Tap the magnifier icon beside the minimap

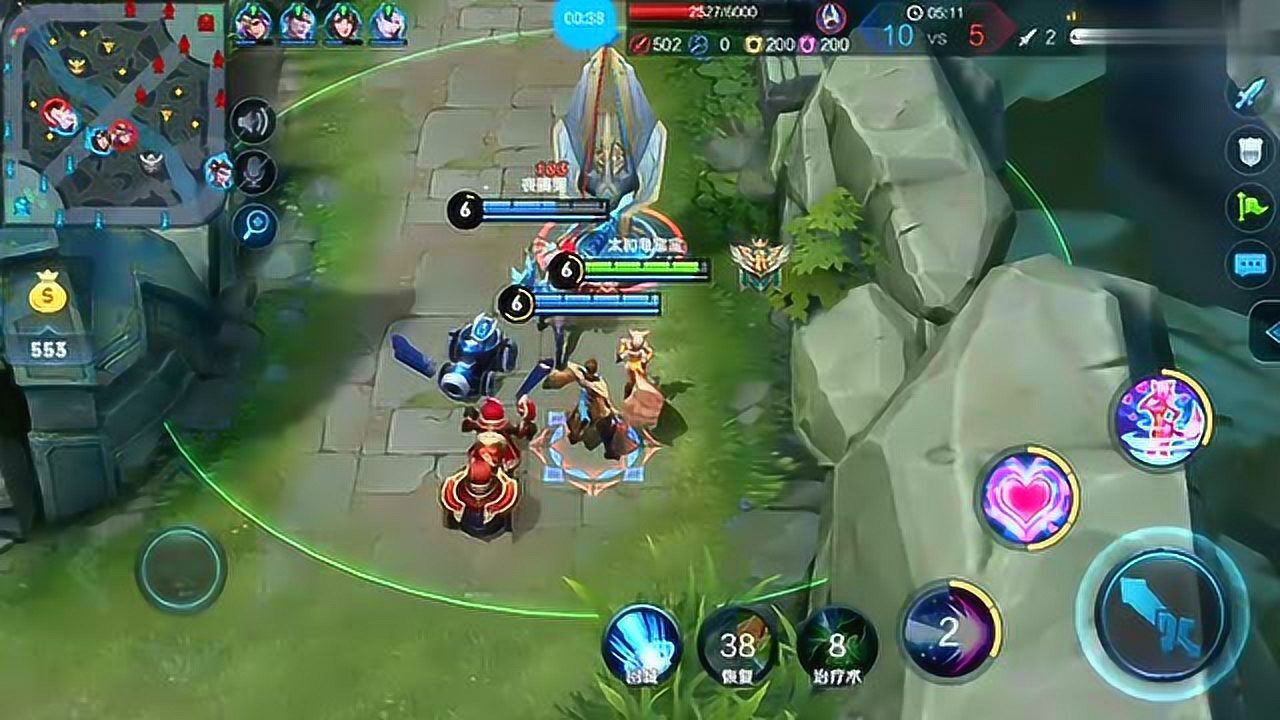tap(254, 225)
